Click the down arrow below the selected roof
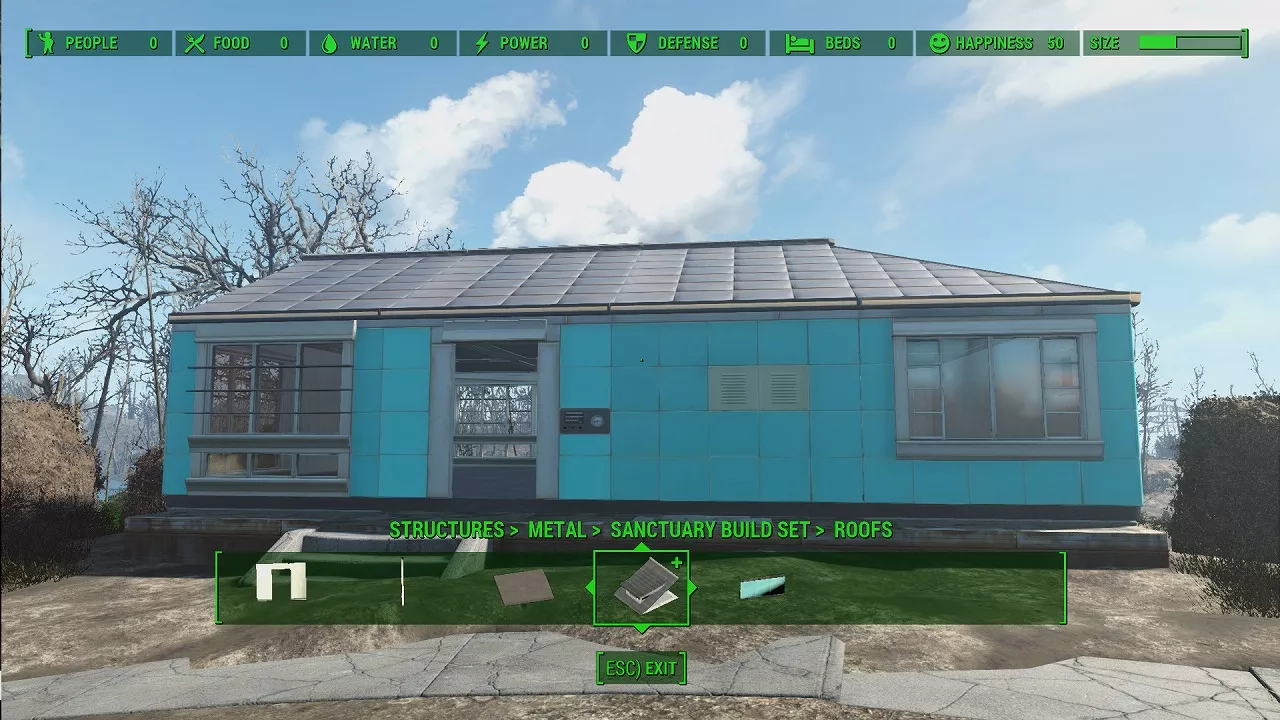This screenshot has width=1280, height=720. 641,628
